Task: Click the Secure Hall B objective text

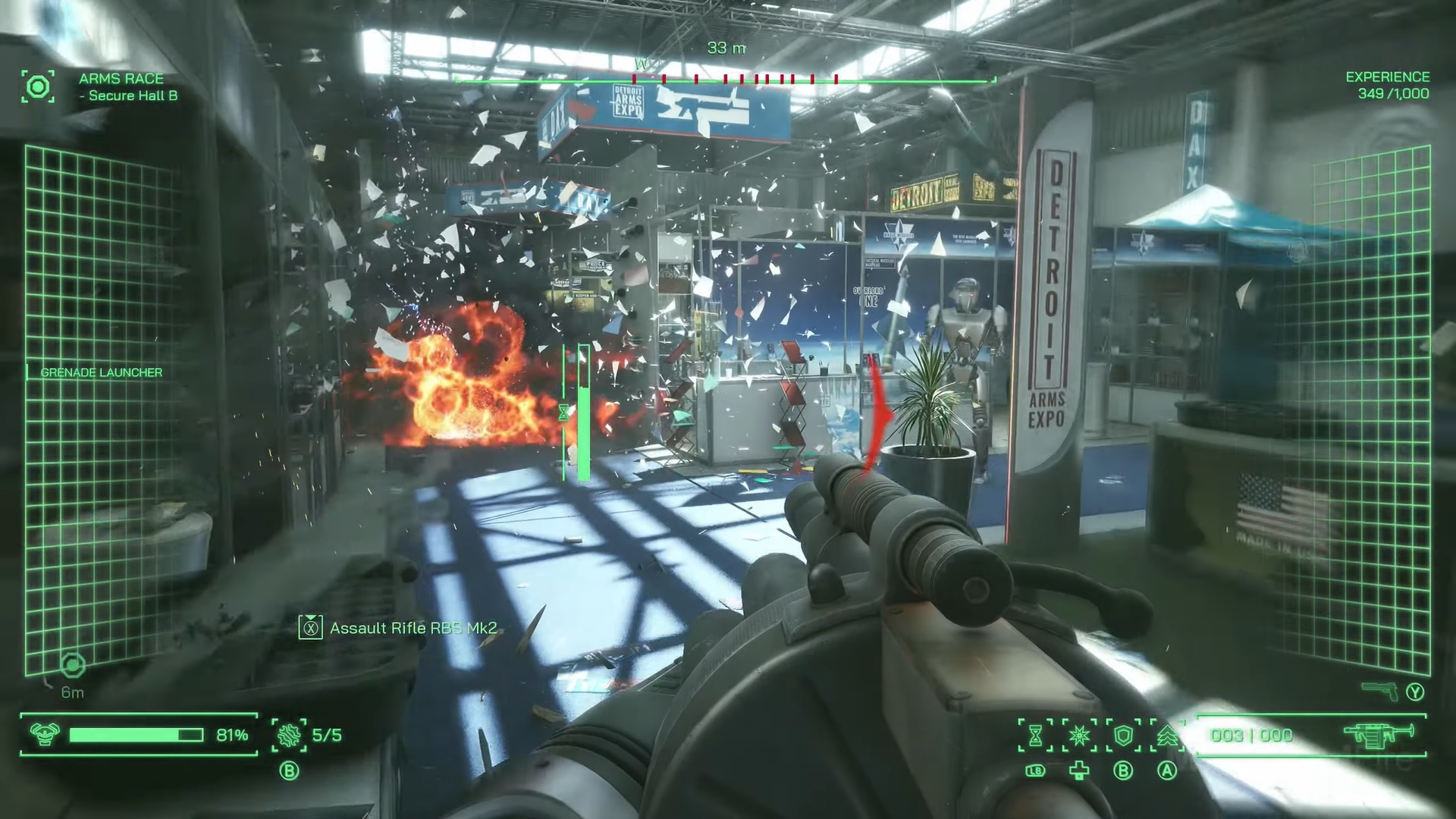Action: coord(128,96)
